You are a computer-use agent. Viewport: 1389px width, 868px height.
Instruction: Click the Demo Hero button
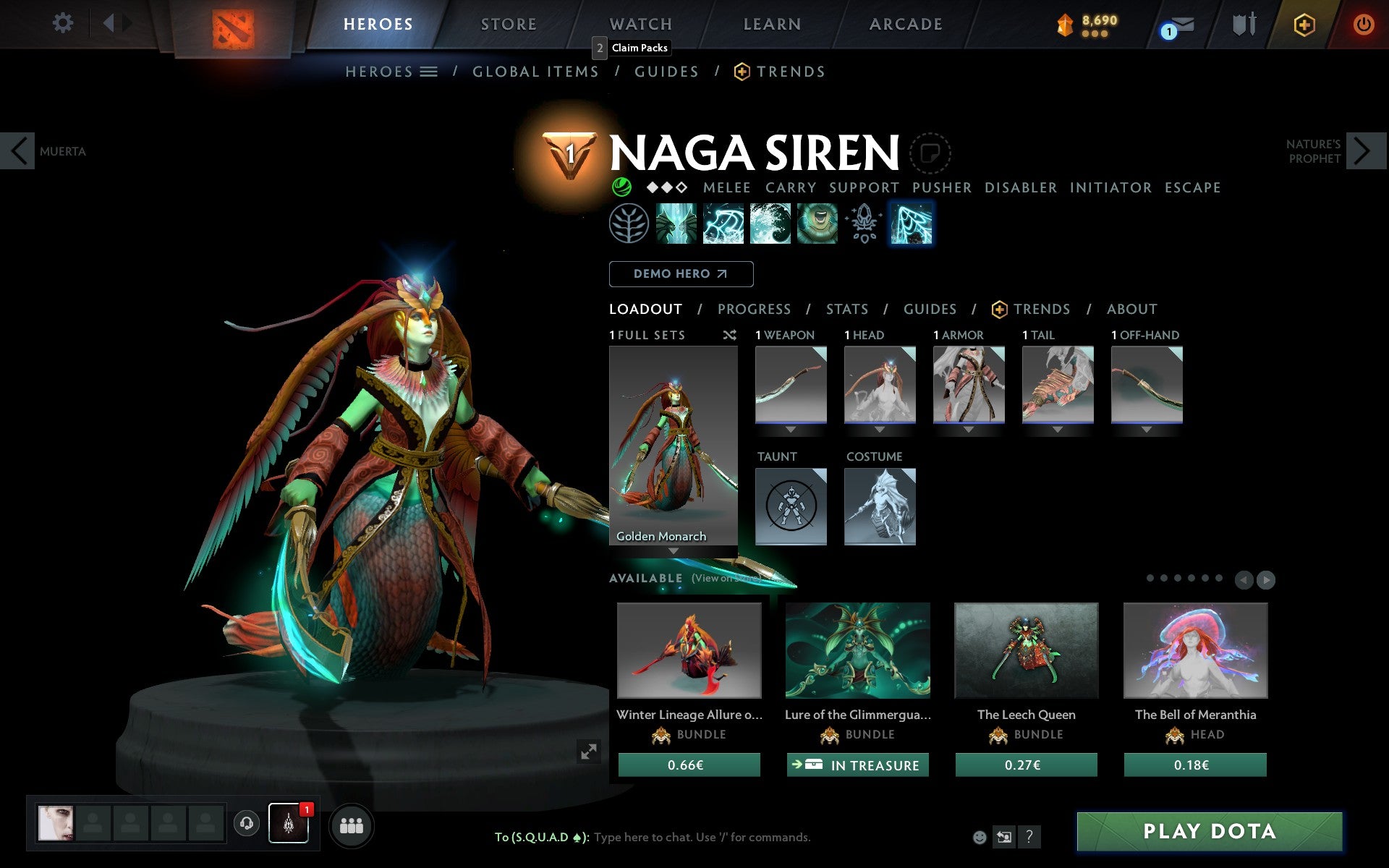click(x=681, y=274)
